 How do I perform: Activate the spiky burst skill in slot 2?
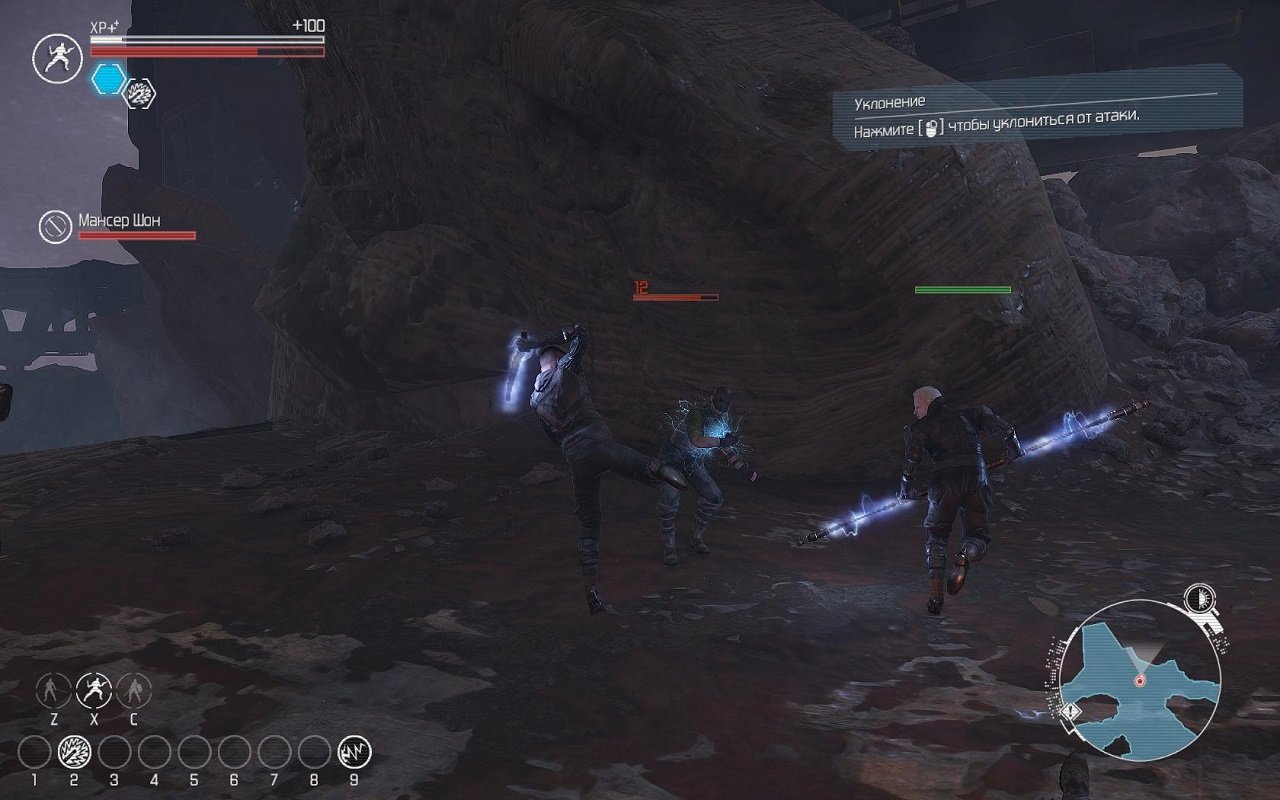(x=74, y=751)
